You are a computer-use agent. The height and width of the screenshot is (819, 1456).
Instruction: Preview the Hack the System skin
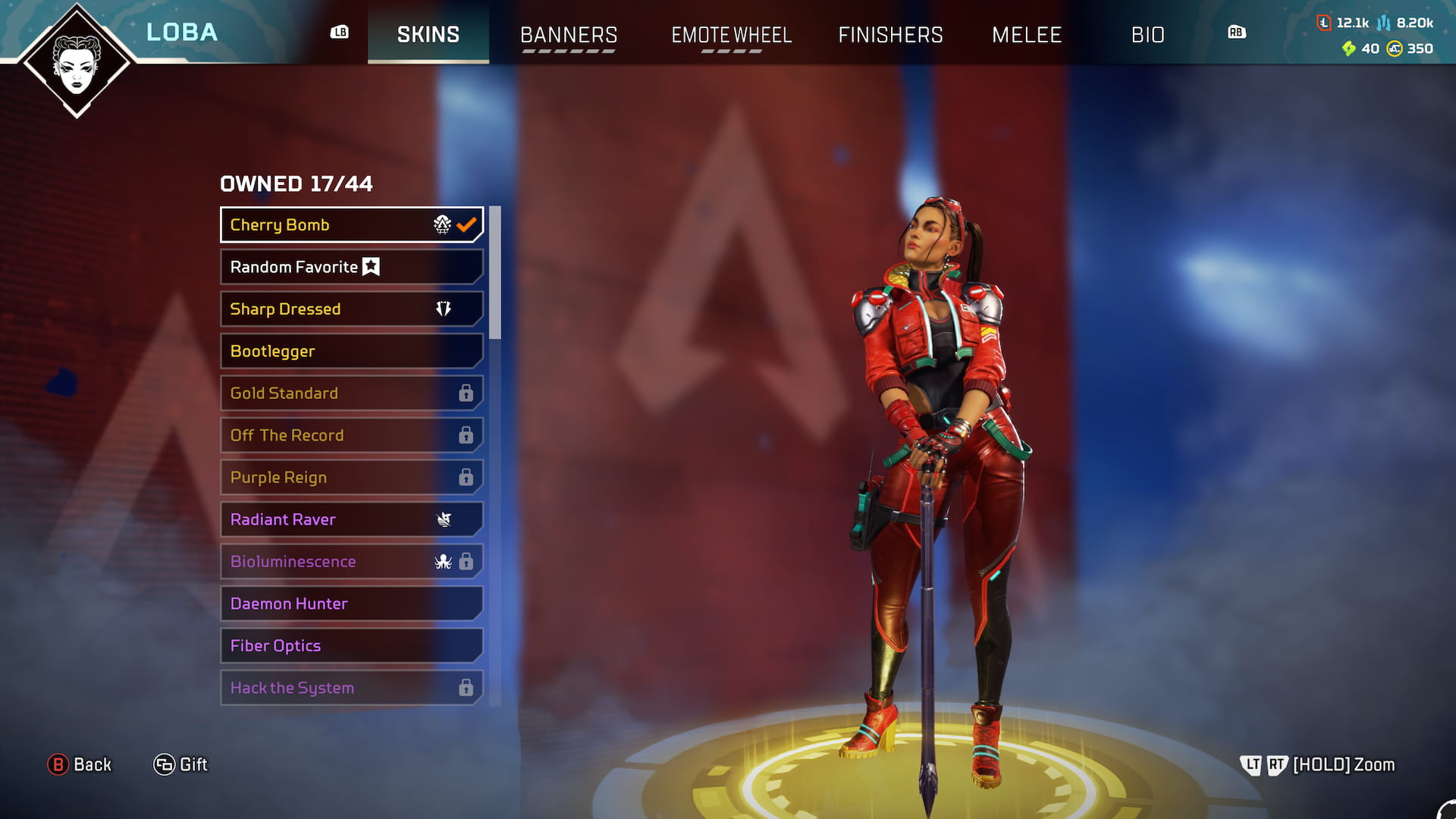(351, 688)
